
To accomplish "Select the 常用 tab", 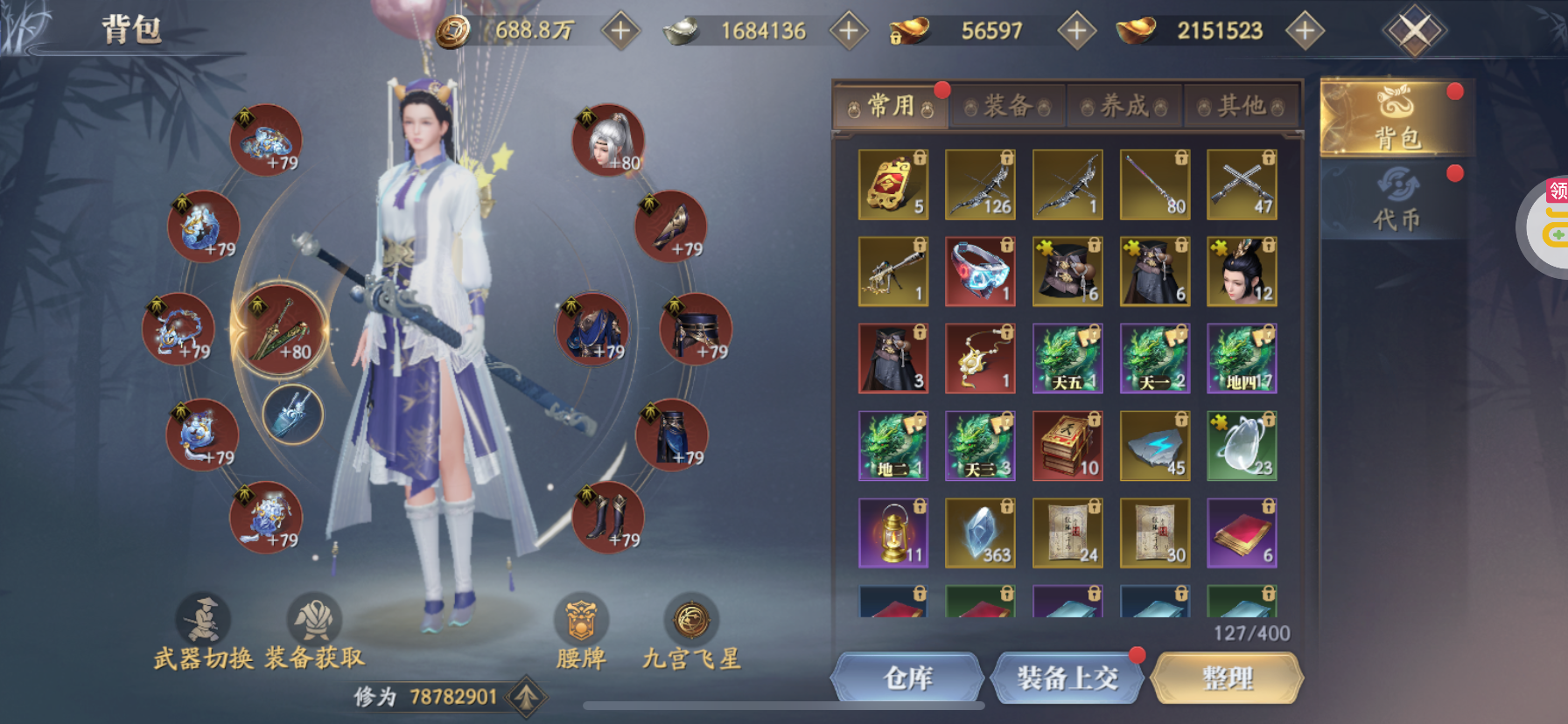I will click(891, 107).
